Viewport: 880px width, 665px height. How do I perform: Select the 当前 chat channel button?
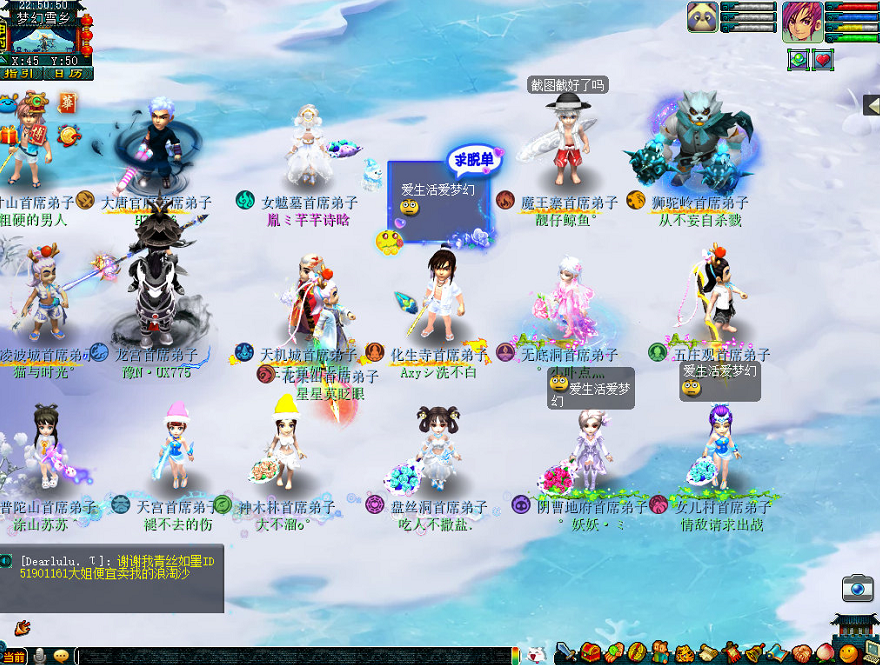point(14,656)
